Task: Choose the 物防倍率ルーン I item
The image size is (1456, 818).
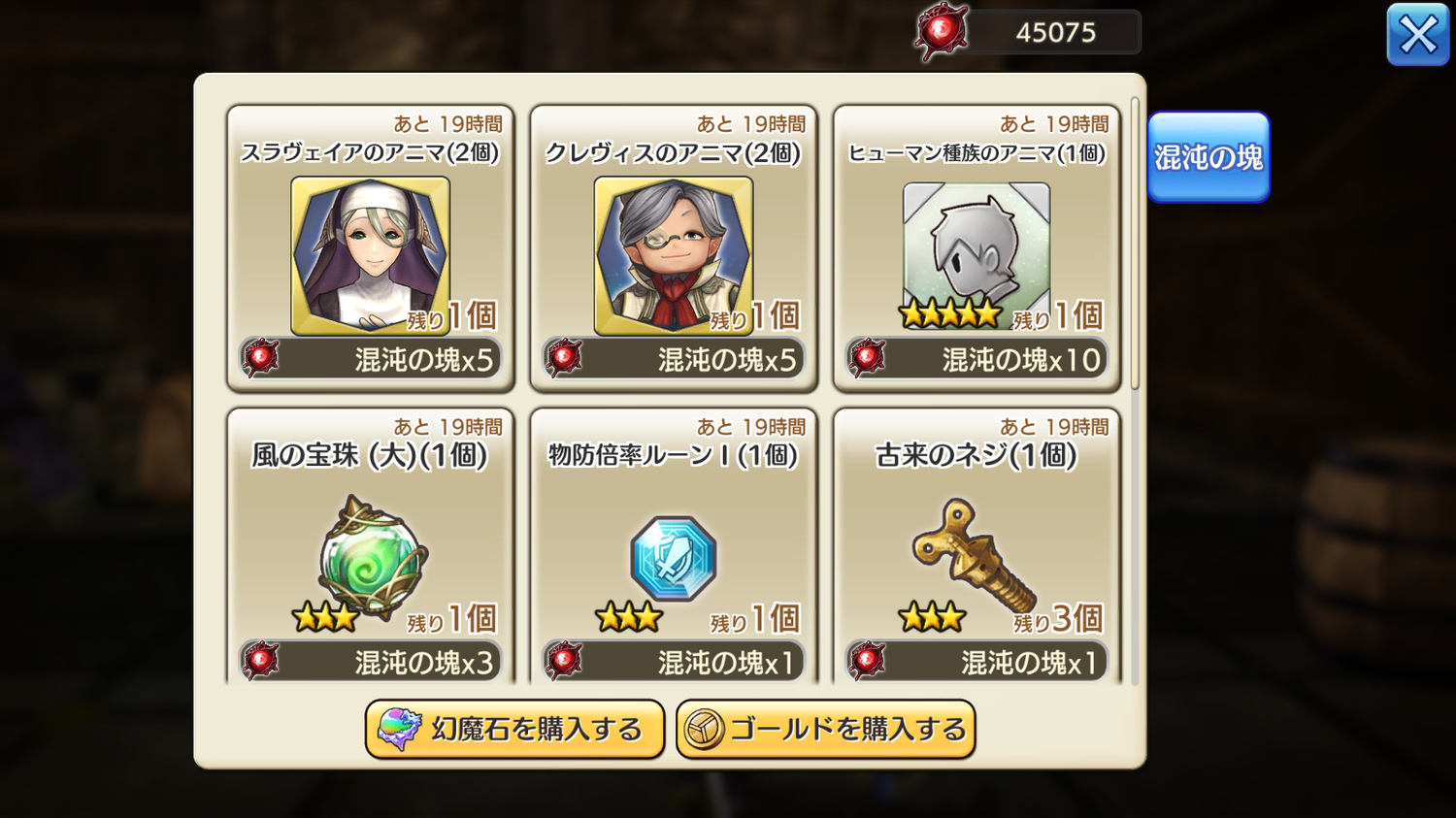Action: 673,550
